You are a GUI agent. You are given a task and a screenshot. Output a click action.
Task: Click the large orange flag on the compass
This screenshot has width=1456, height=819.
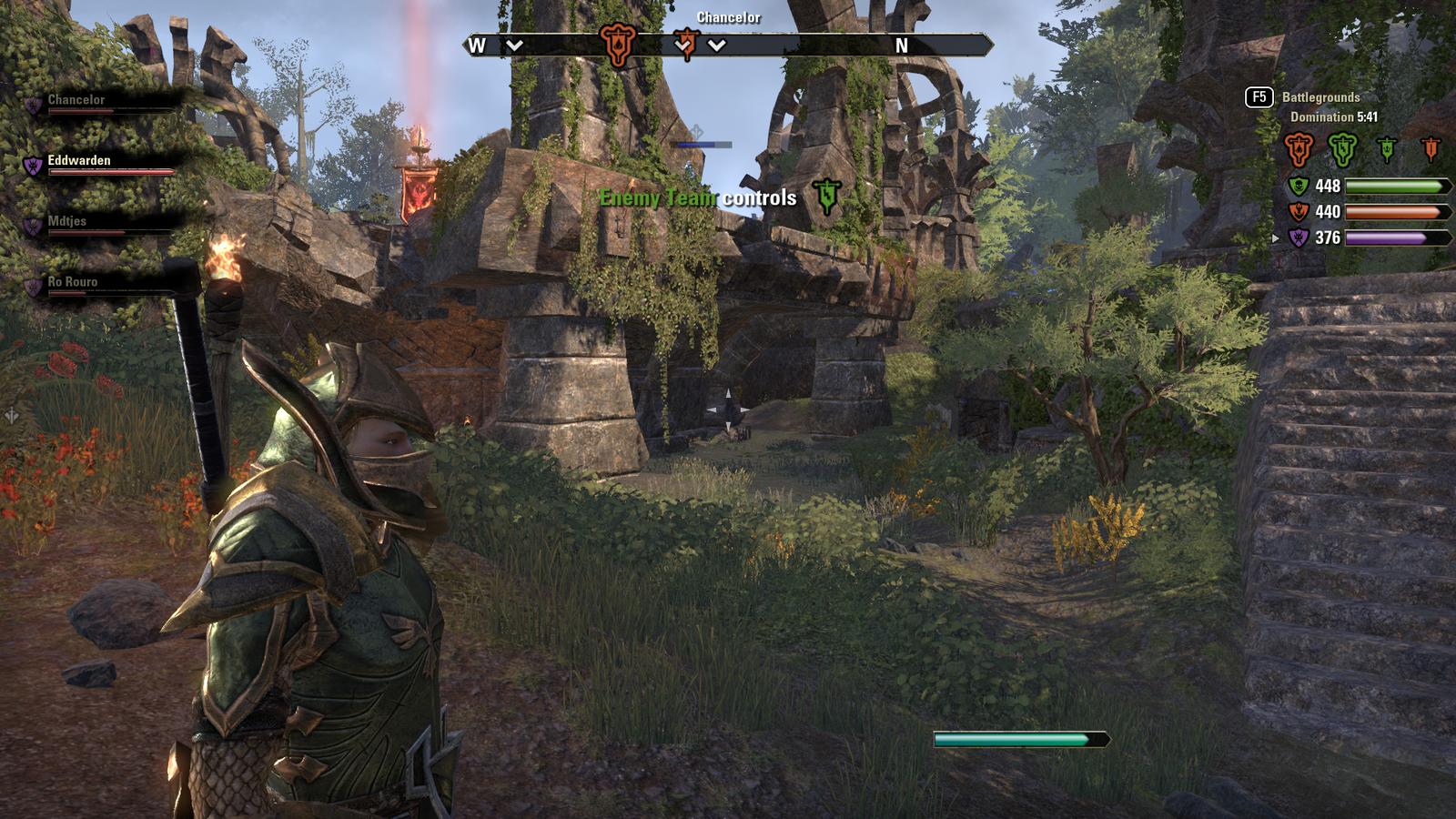coord(617,45)
